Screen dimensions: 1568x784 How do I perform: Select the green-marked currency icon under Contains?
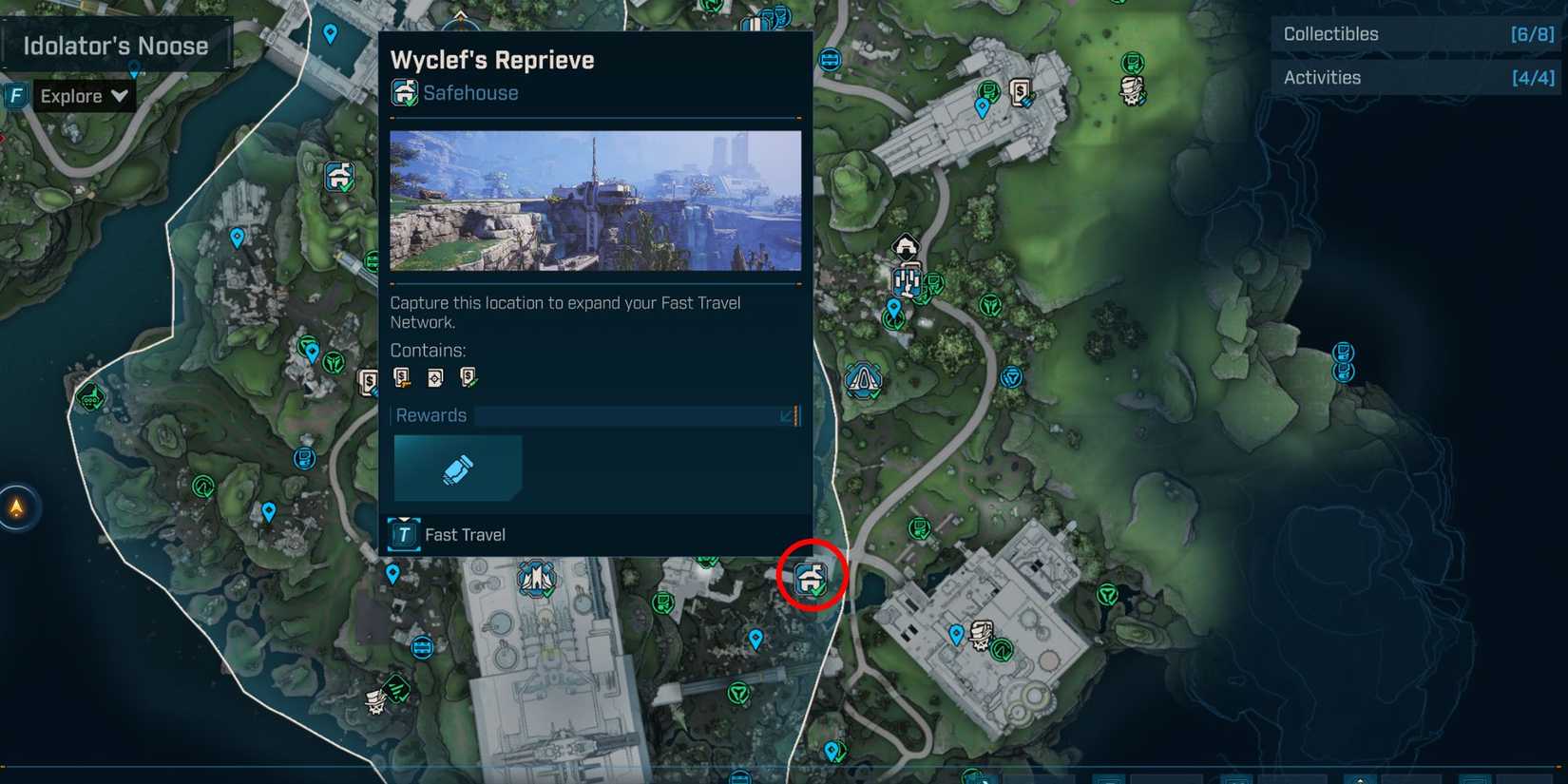point(467,377)
